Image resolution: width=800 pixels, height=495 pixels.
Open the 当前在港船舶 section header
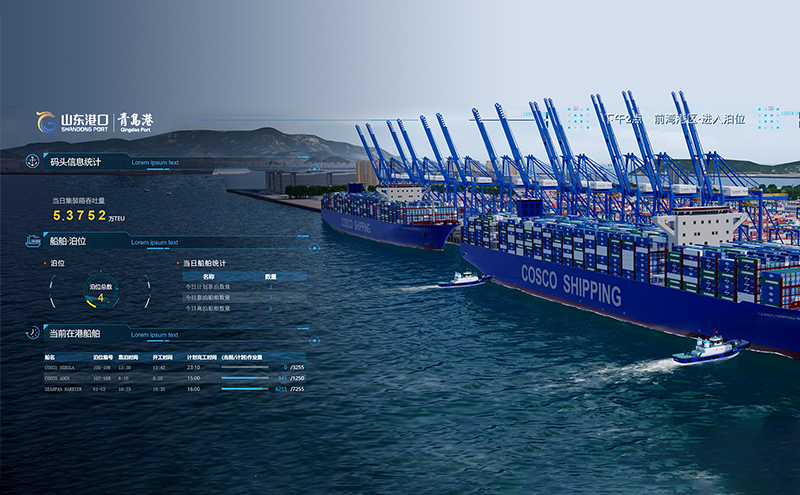click(75, 333)
